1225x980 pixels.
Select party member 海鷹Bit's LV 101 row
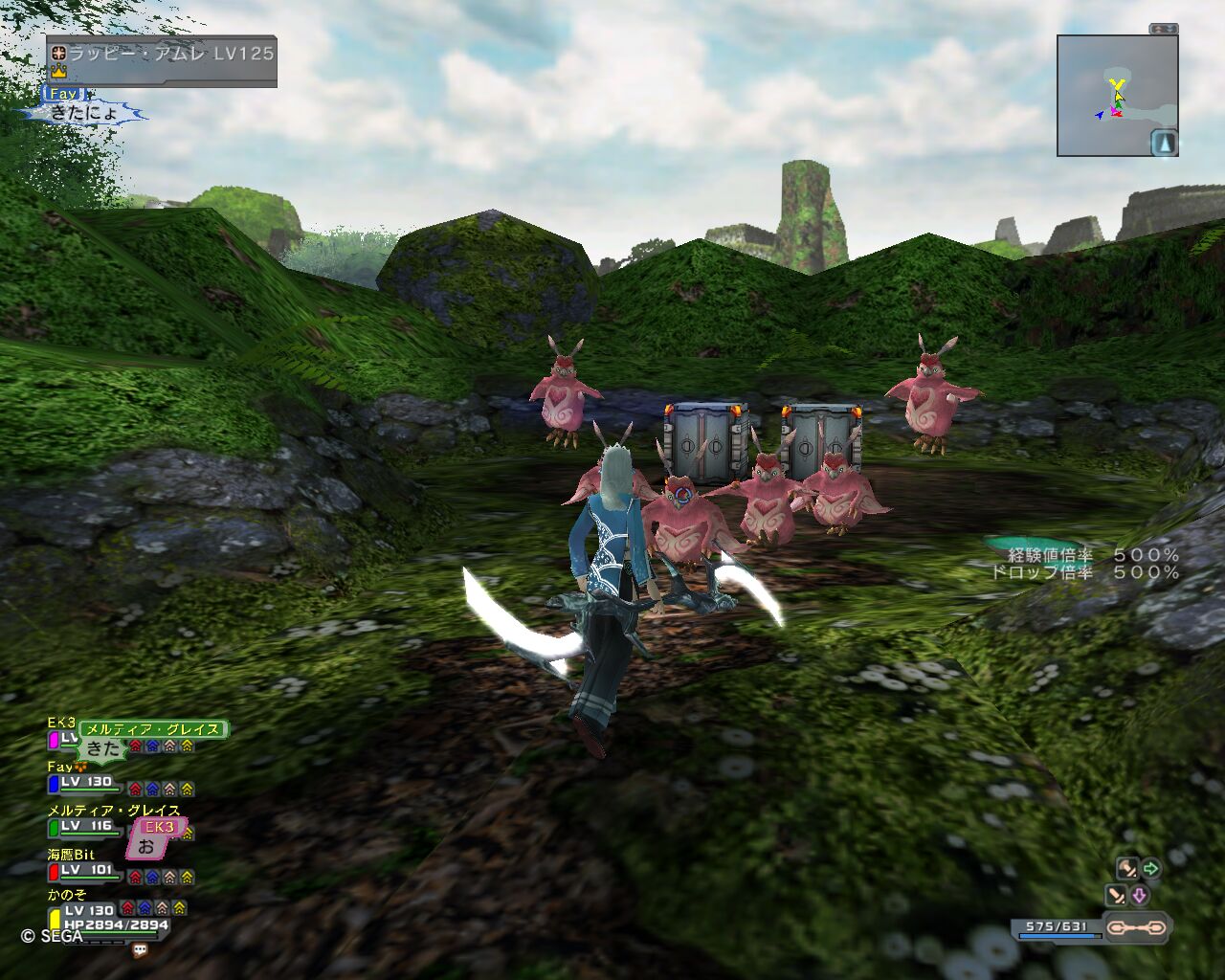click(88, 871)
